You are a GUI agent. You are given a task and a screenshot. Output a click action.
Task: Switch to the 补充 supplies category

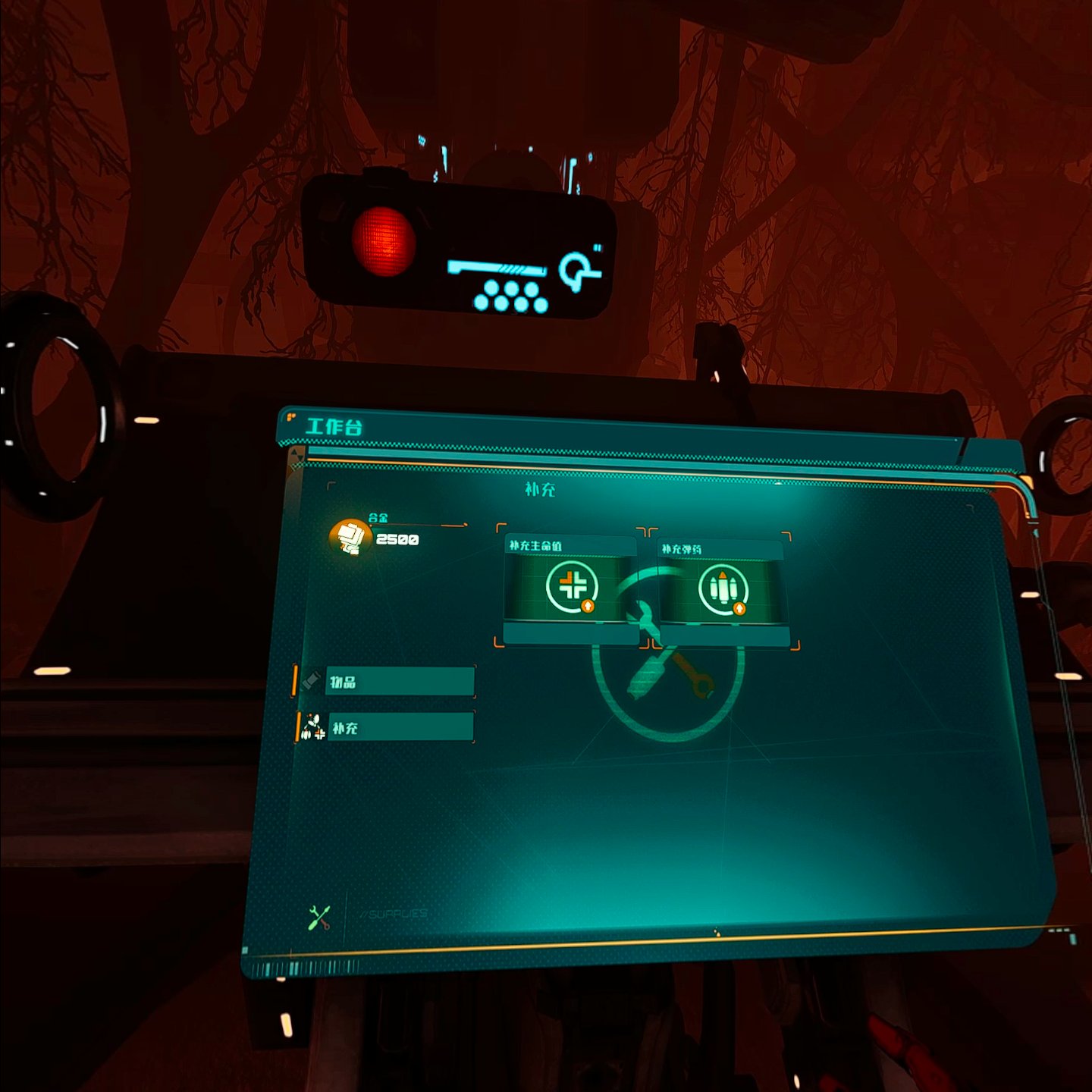(x=399, y=728)
